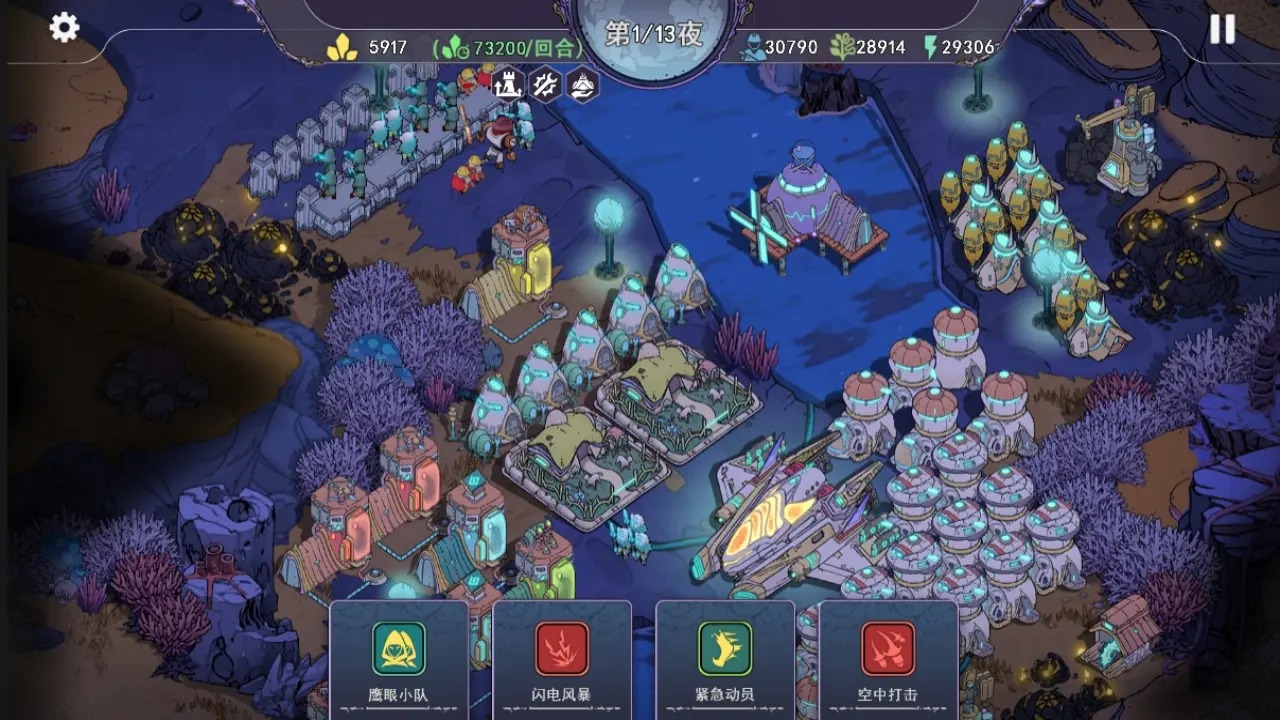The width and height of the screenshot is (1280, 720).
Task: Open the settings gear menu
Action: click(64, 28)
